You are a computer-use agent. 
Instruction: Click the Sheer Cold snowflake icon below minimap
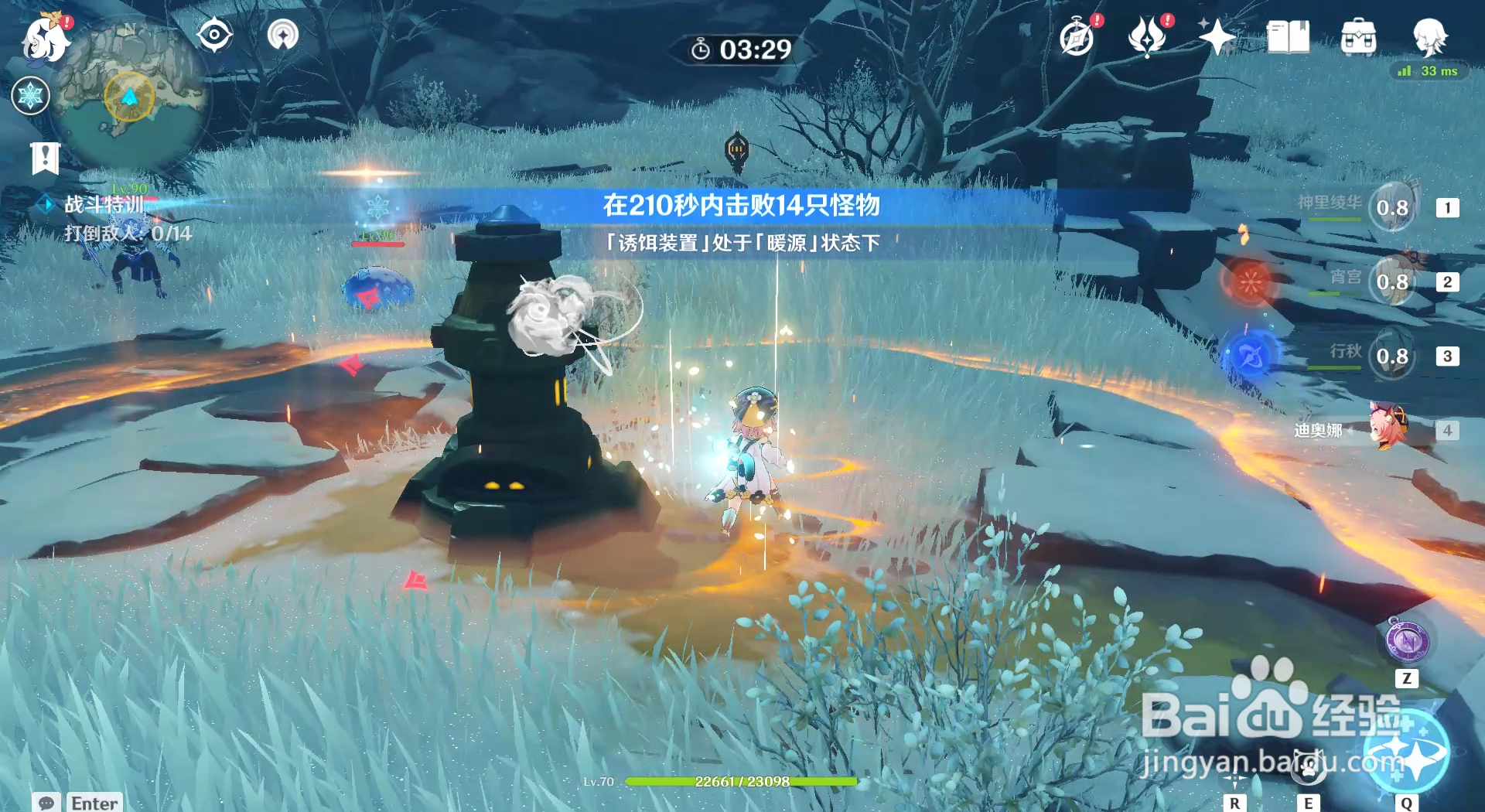pyautogui.click(x=29, y=96)
